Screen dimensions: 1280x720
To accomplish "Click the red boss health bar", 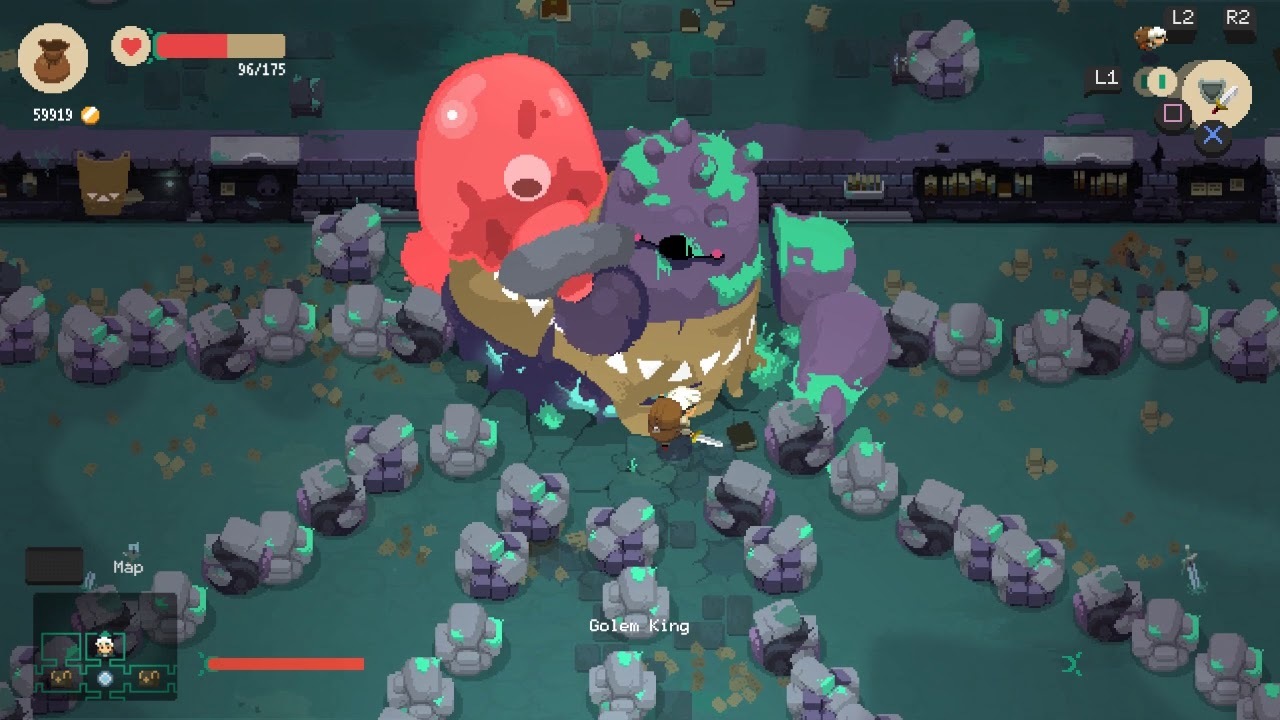I will 285,662.
